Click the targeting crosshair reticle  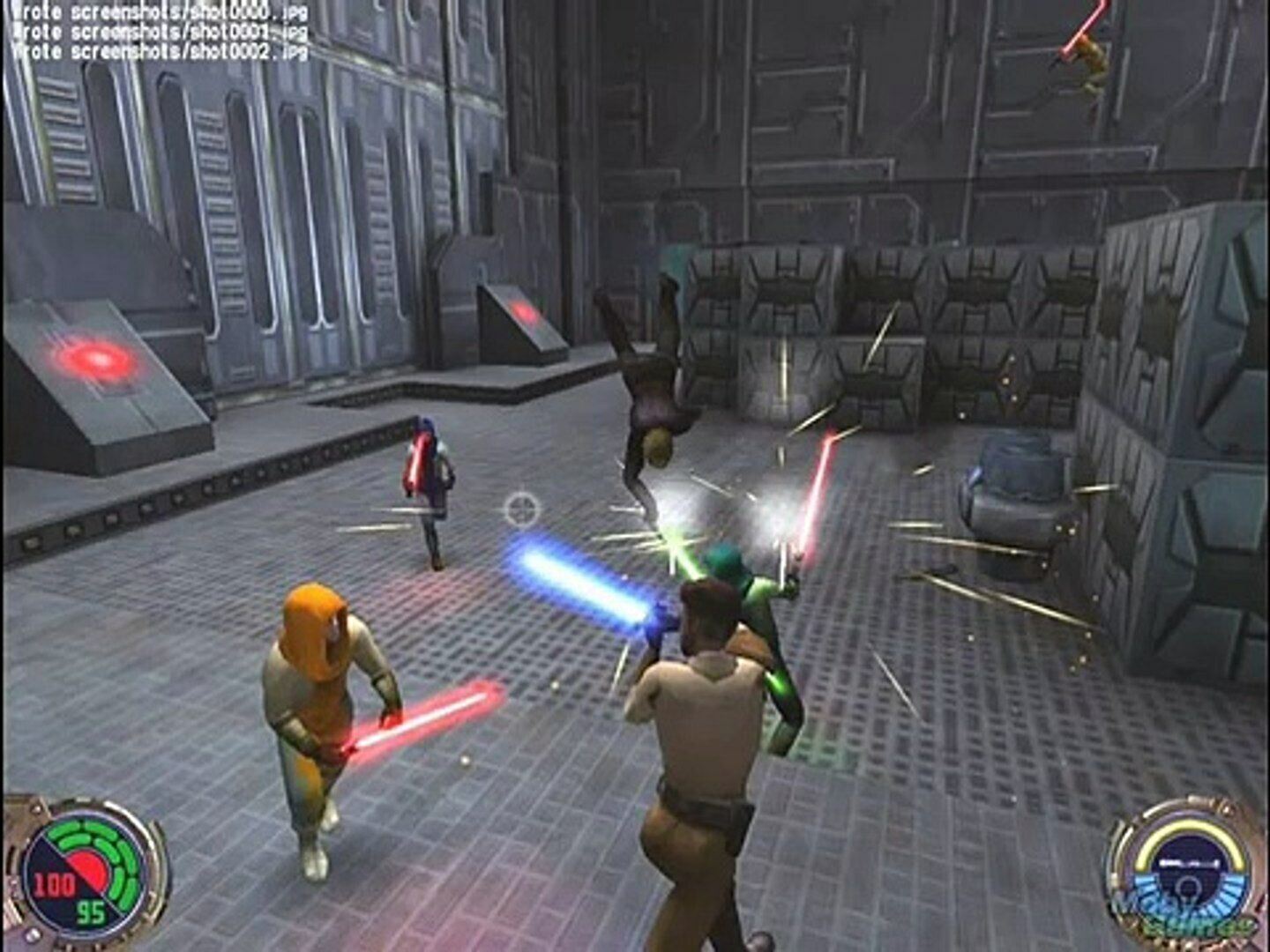pyautogui.click(x=520, y=507)
